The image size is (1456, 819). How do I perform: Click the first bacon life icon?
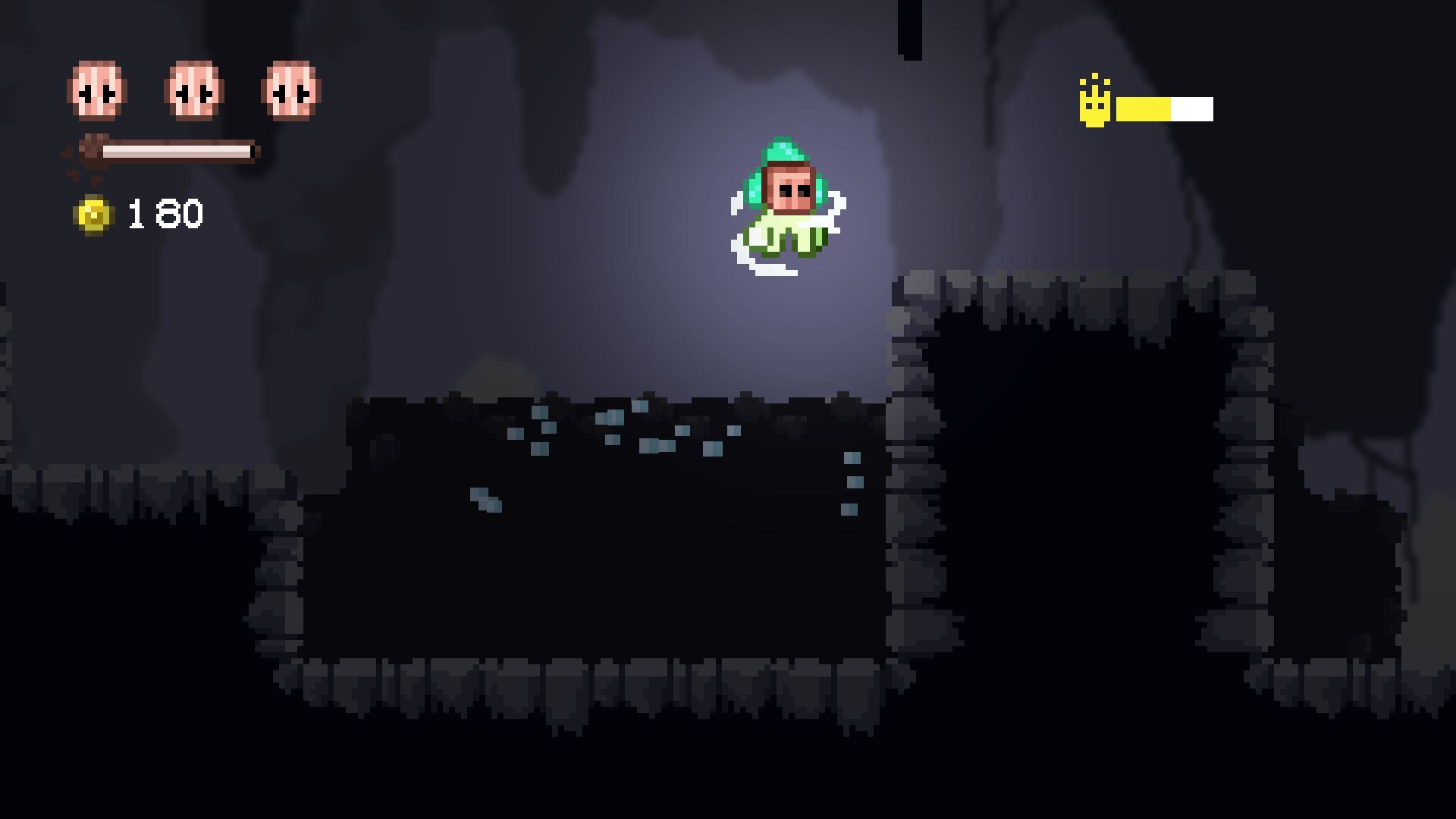click(x=96, y=89)
